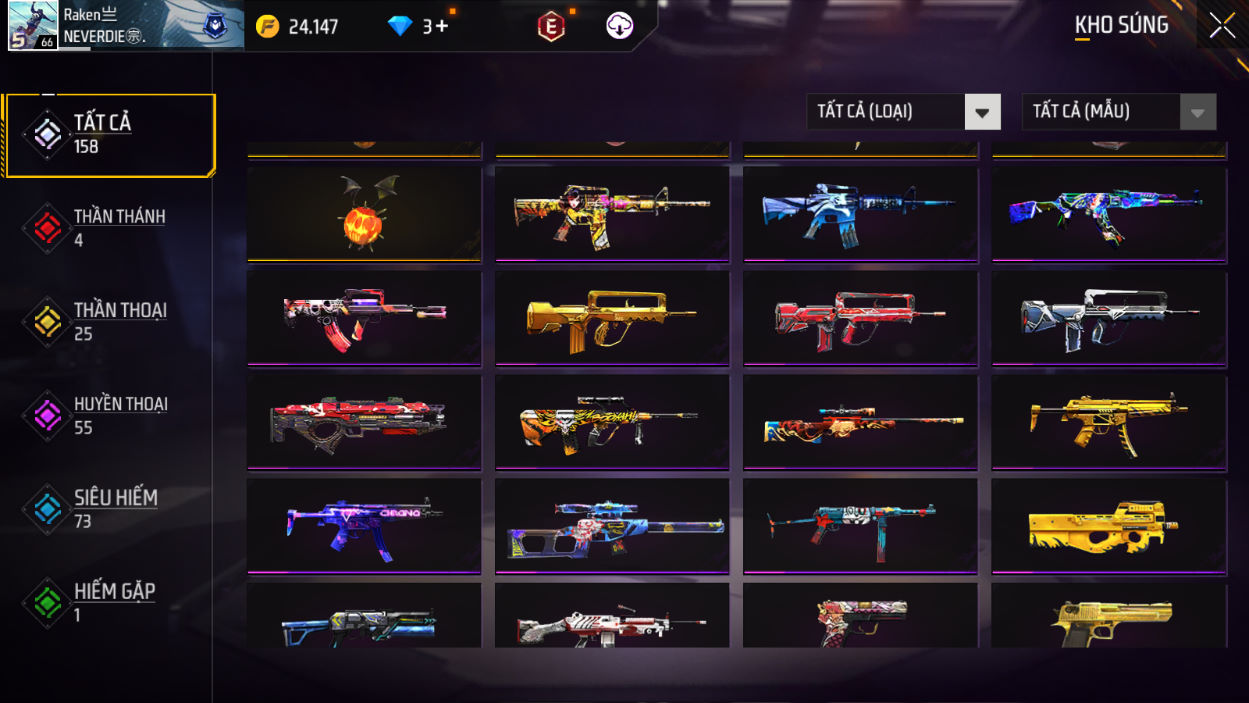Select the golden Desert Eagle pistol
This screenshot has width=1249, height=703.
pyautogui.click(x=1108, y=618)
